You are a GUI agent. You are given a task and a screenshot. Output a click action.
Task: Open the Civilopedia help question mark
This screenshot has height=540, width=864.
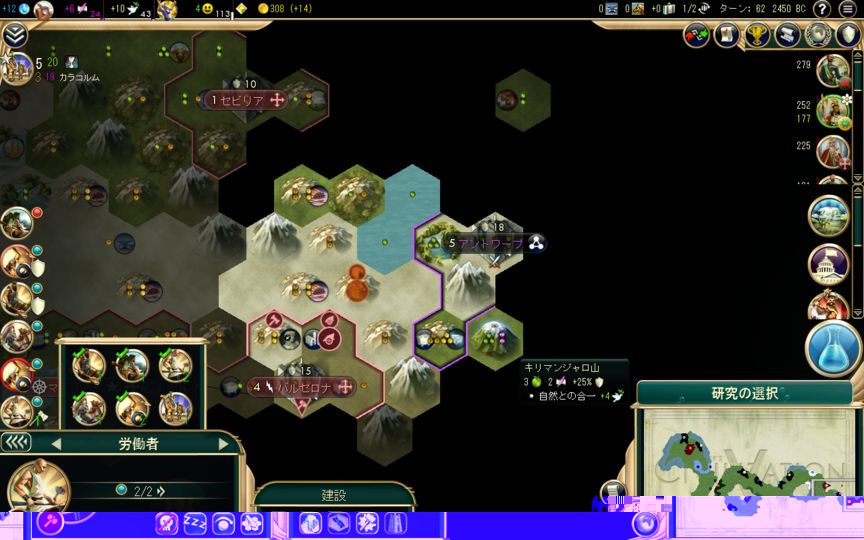click(x=821, y=9)
